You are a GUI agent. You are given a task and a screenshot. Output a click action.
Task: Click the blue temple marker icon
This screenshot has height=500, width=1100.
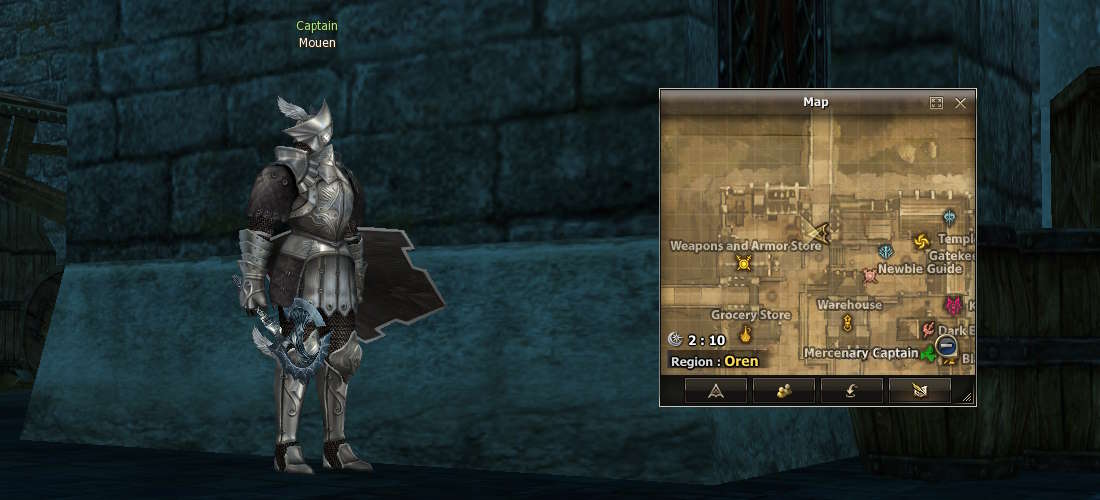pos(949,216)
